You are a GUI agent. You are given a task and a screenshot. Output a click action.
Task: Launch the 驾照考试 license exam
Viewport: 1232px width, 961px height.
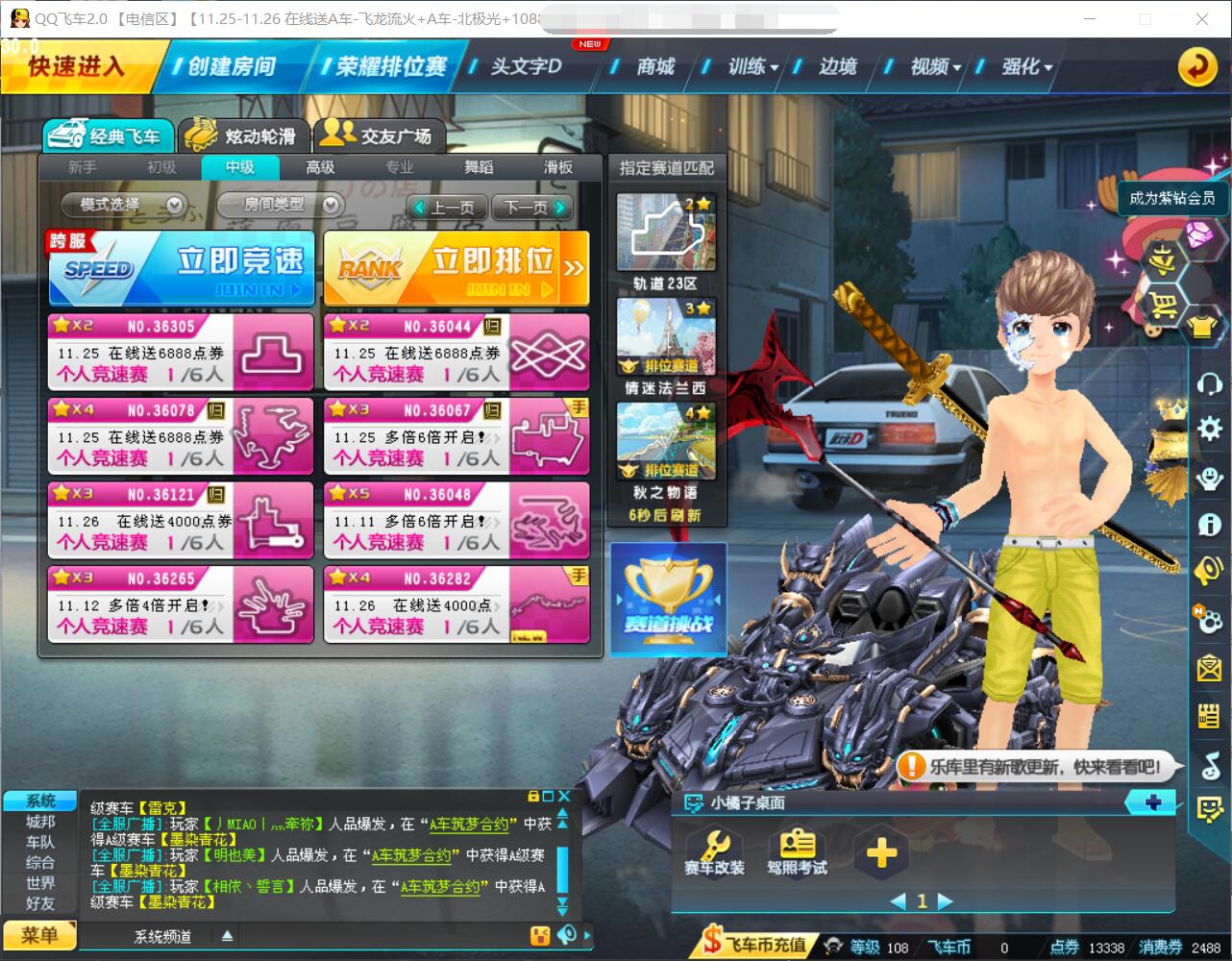pyautogui.click(x=797, y=850)
